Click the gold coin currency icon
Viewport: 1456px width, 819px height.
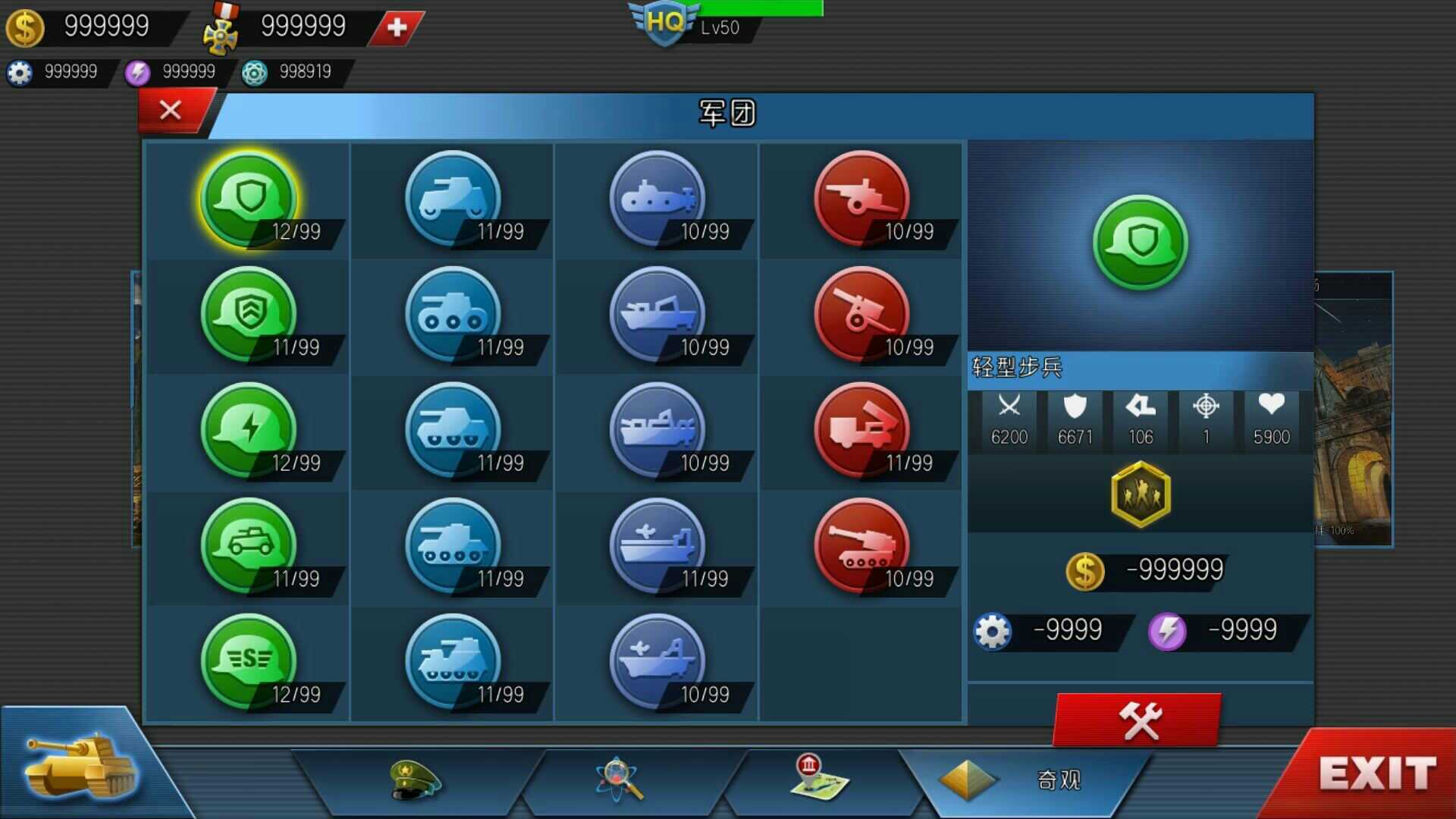pyautogui.click(x=25, y=28)
